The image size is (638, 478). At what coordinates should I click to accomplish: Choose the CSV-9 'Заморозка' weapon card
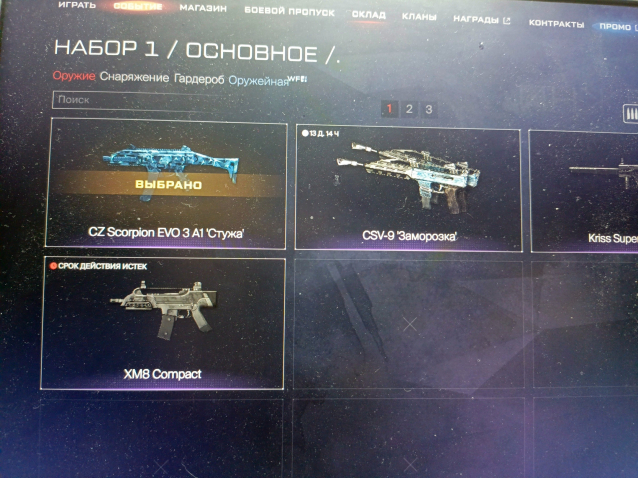408,190
